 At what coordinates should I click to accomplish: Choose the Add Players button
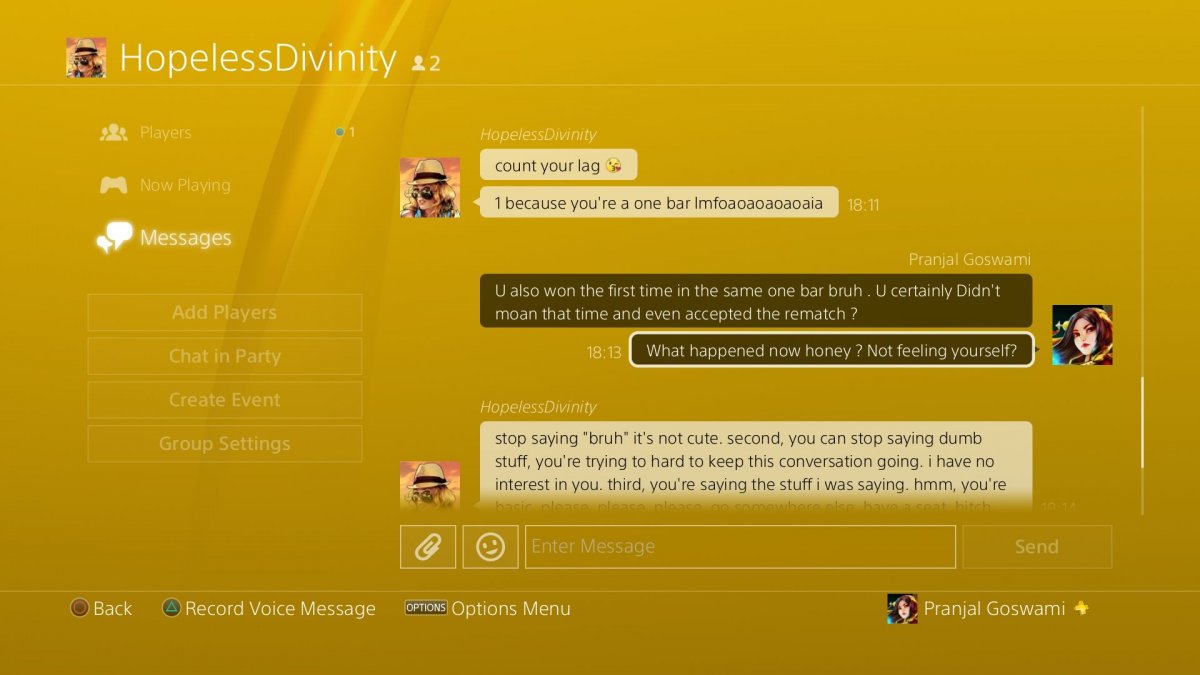pyautogui.click(x=225, y=312)
